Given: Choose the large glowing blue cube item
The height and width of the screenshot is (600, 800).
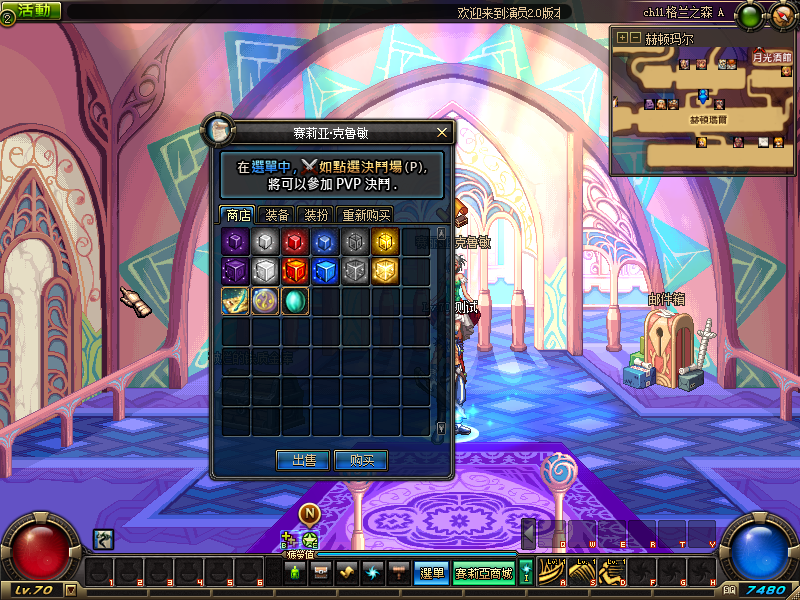Looking at the screenshot, I should [325, 271].
